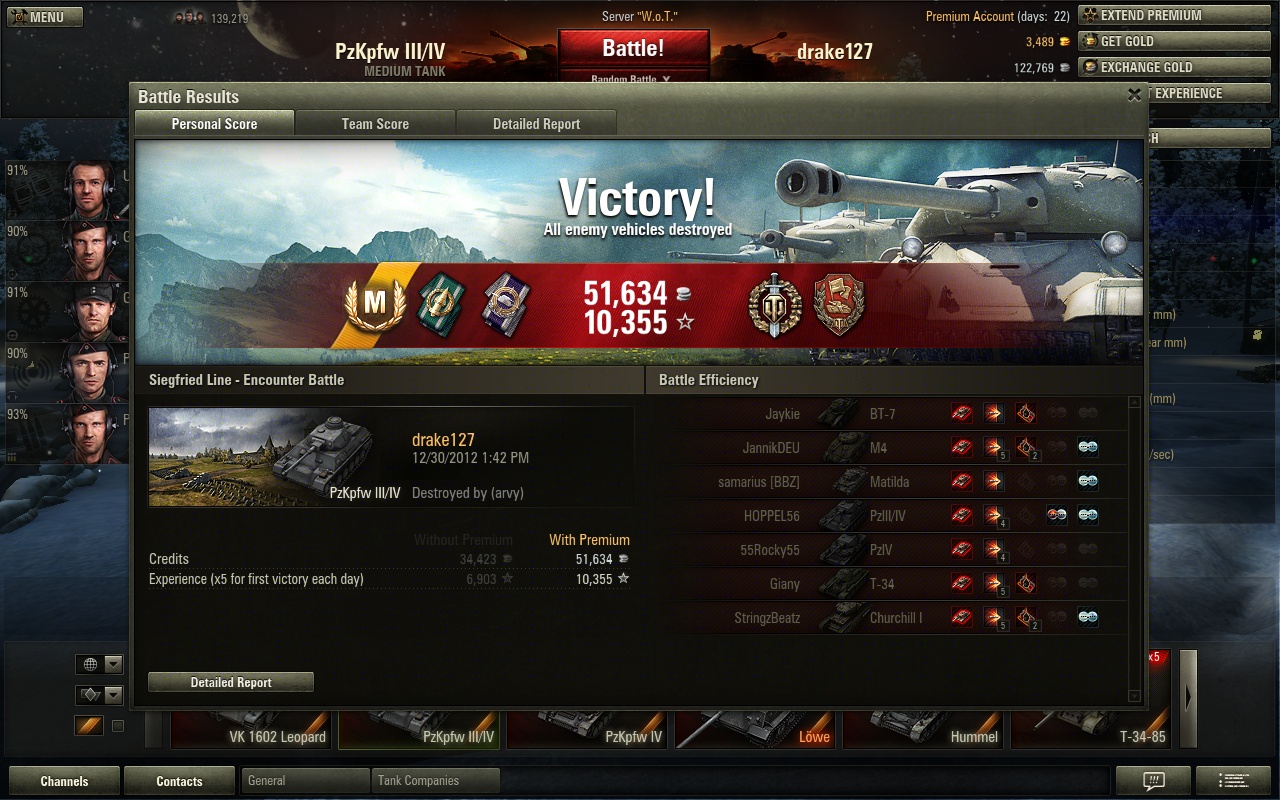Click the Detailed Report button below the credits
The image size is (1280, 800).
pos(231,682)
